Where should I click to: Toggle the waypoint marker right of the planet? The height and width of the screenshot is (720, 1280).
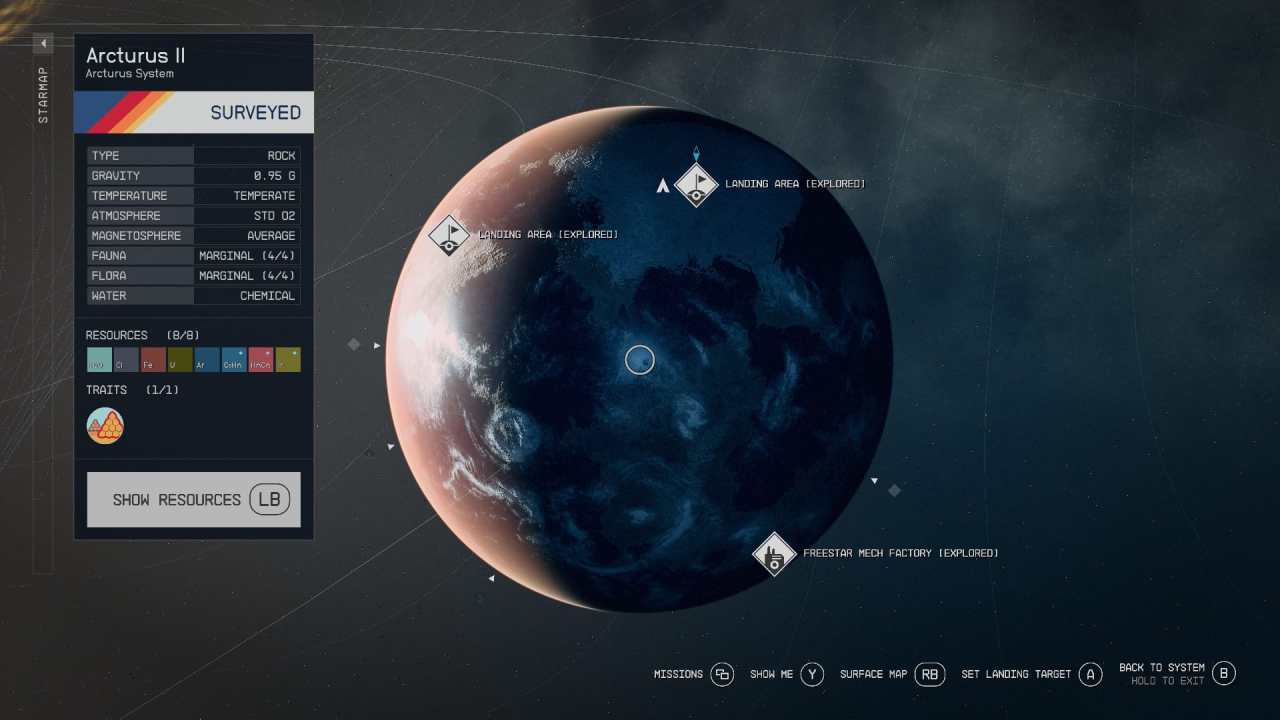coord(895,490)
